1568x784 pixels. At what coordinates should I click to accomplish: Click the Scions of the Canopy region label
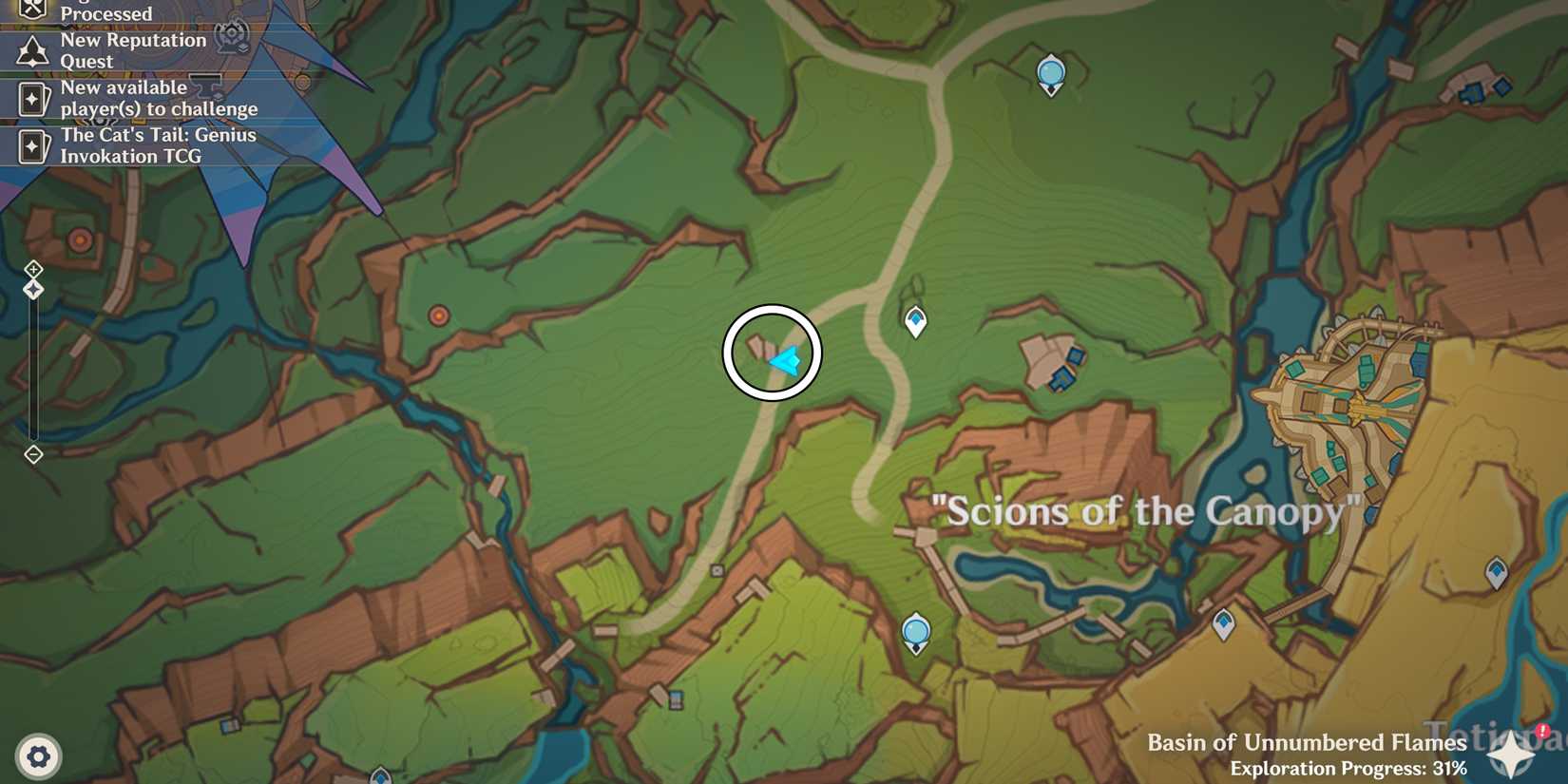[1143, 512]
